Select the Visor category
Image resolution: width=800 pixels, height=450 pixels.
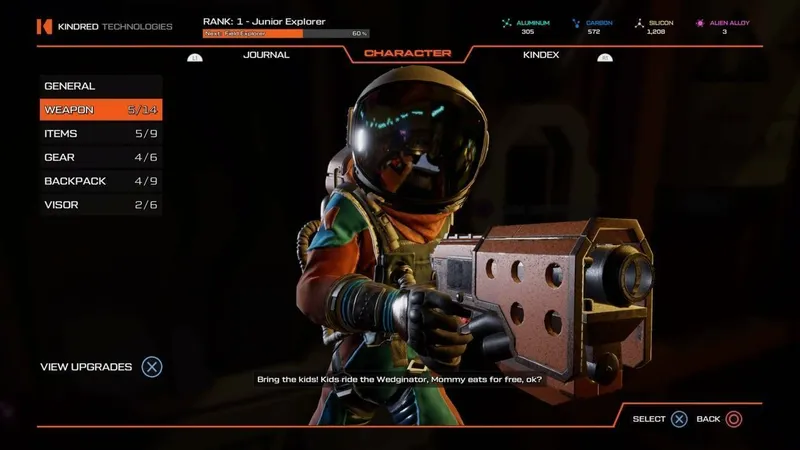coord(100,205)
